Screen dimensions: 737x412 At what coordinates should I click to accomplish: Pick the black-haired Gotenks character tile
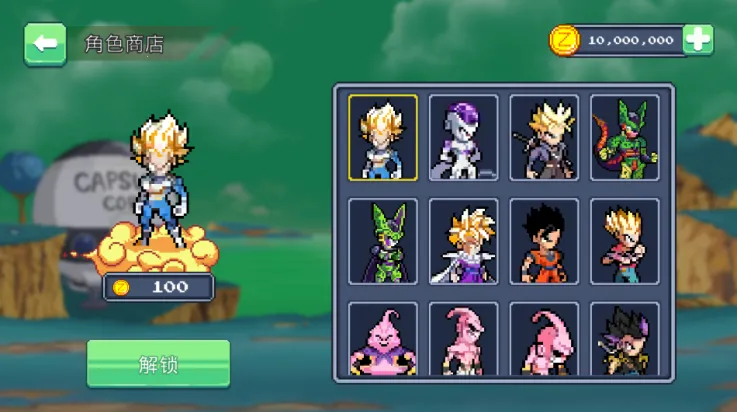pyautogui.click(x=625, y=340)
